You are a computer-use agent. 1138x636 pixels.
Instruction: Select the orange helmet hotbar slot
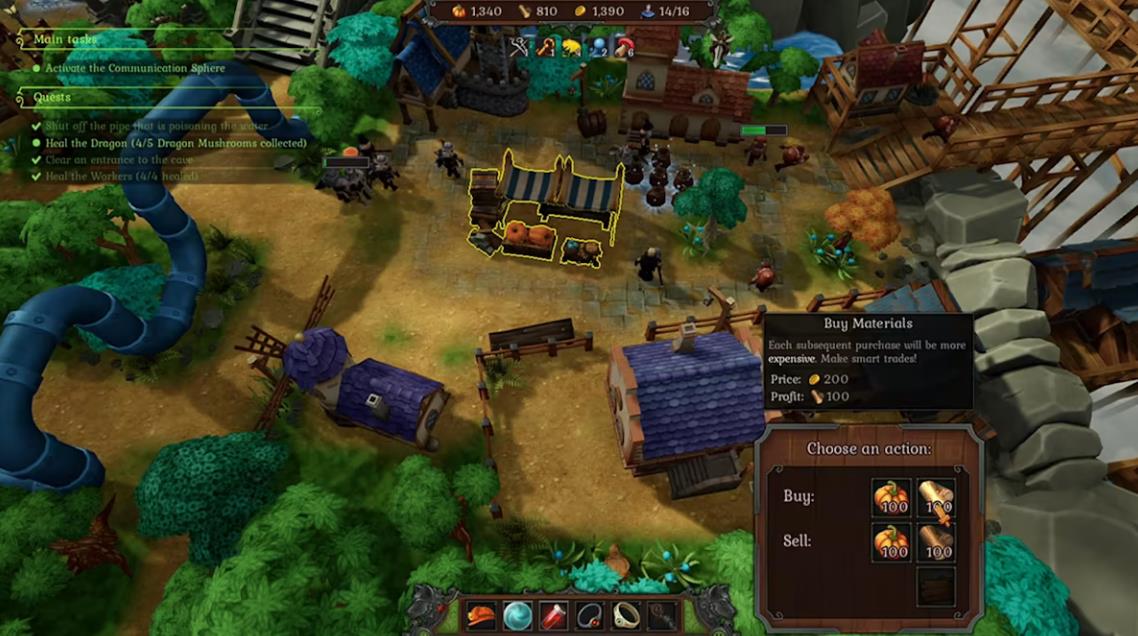pos(482,614)
